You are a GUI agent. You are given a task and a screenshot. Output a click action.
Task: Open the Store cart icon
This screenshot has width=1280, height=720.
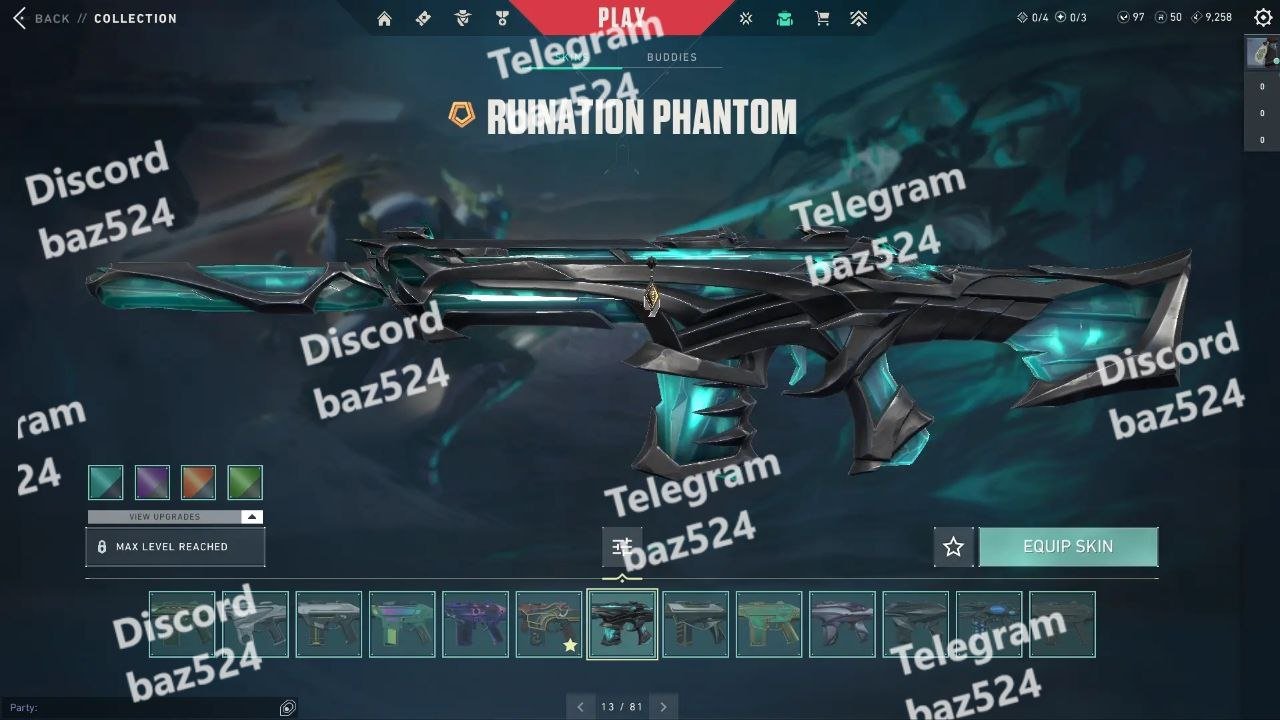[822, 18]
